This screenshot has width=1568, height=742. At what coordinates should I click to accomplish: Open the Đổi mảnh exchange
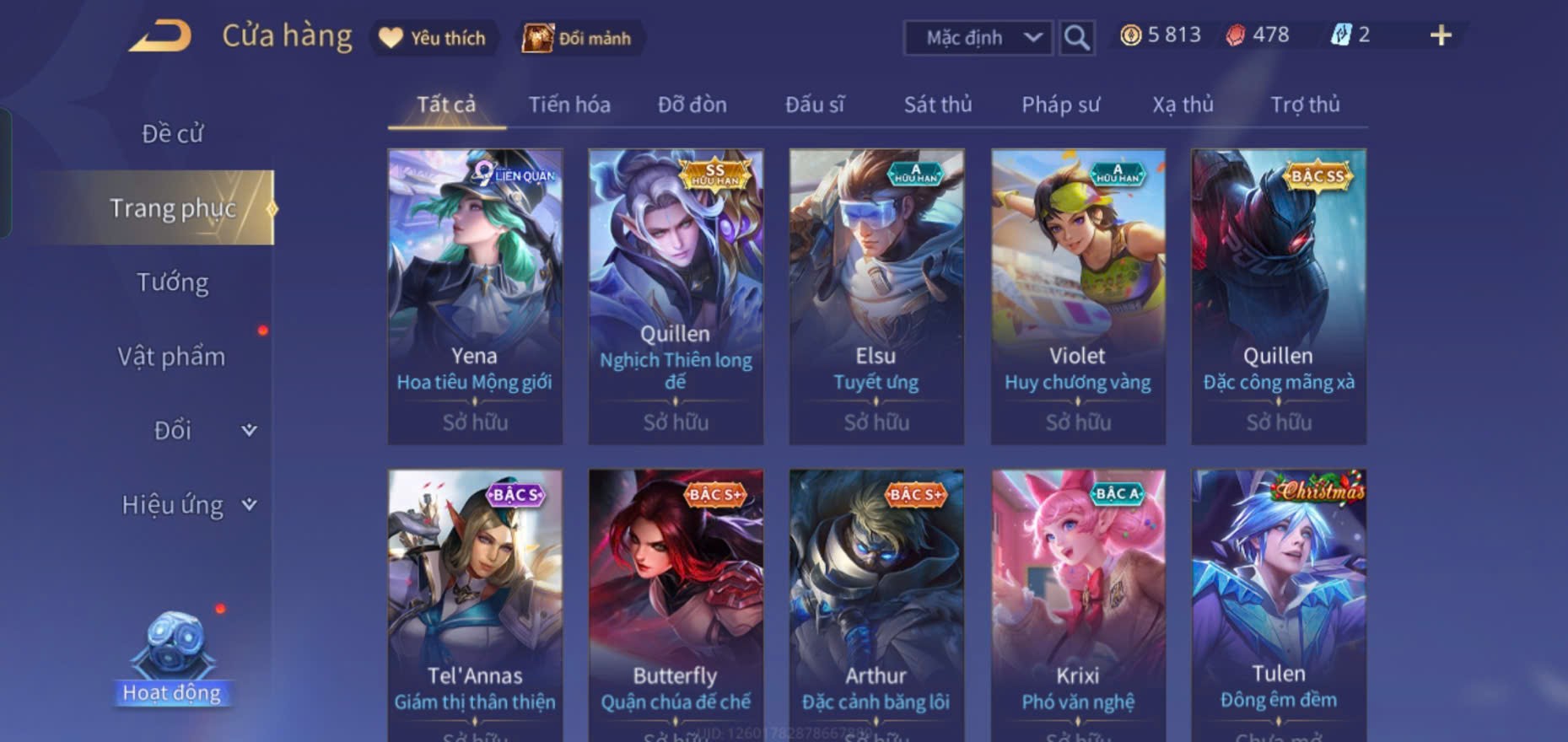[x=579, y=38]
